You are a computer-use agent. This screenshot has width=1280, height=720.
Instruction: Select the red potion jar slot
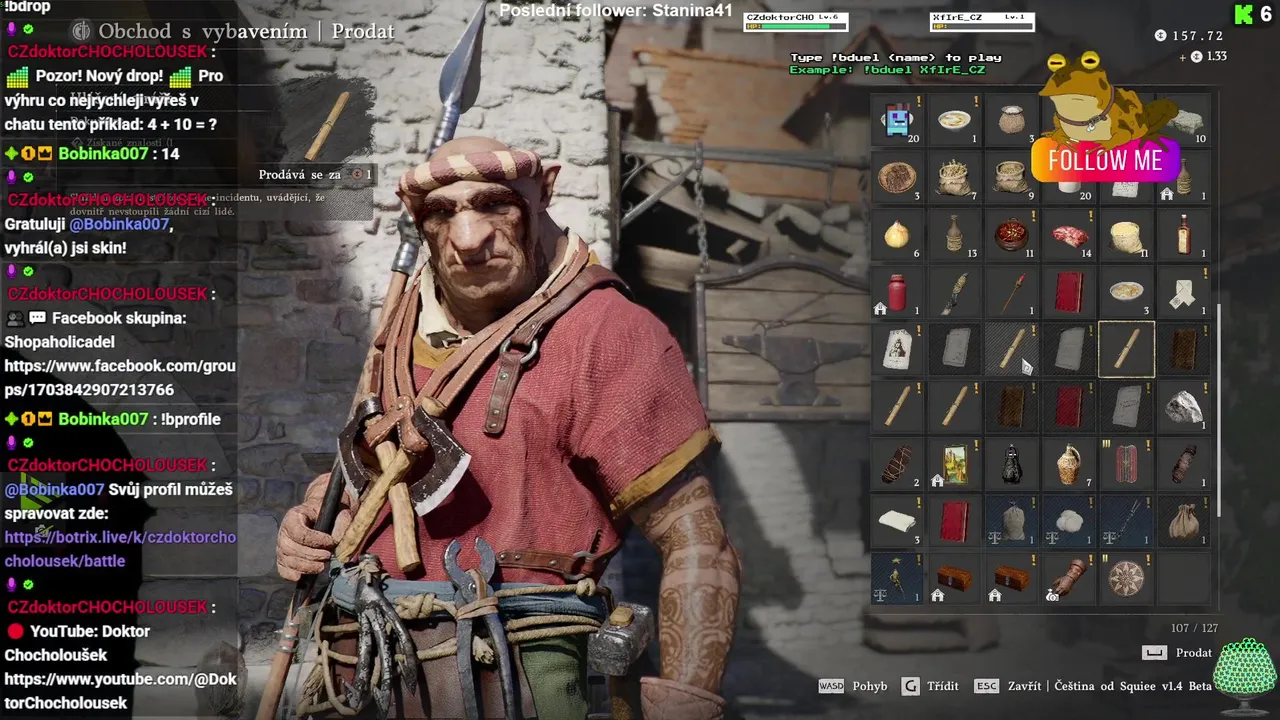click(897, 293)
